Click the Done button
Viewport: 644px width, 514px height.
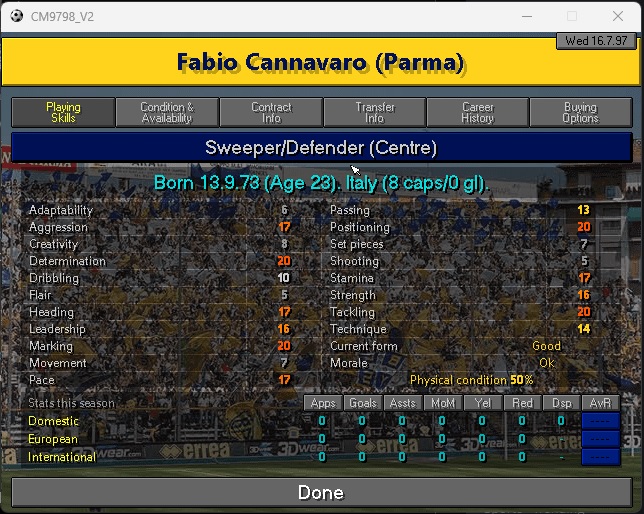click(x=321, y=492)
